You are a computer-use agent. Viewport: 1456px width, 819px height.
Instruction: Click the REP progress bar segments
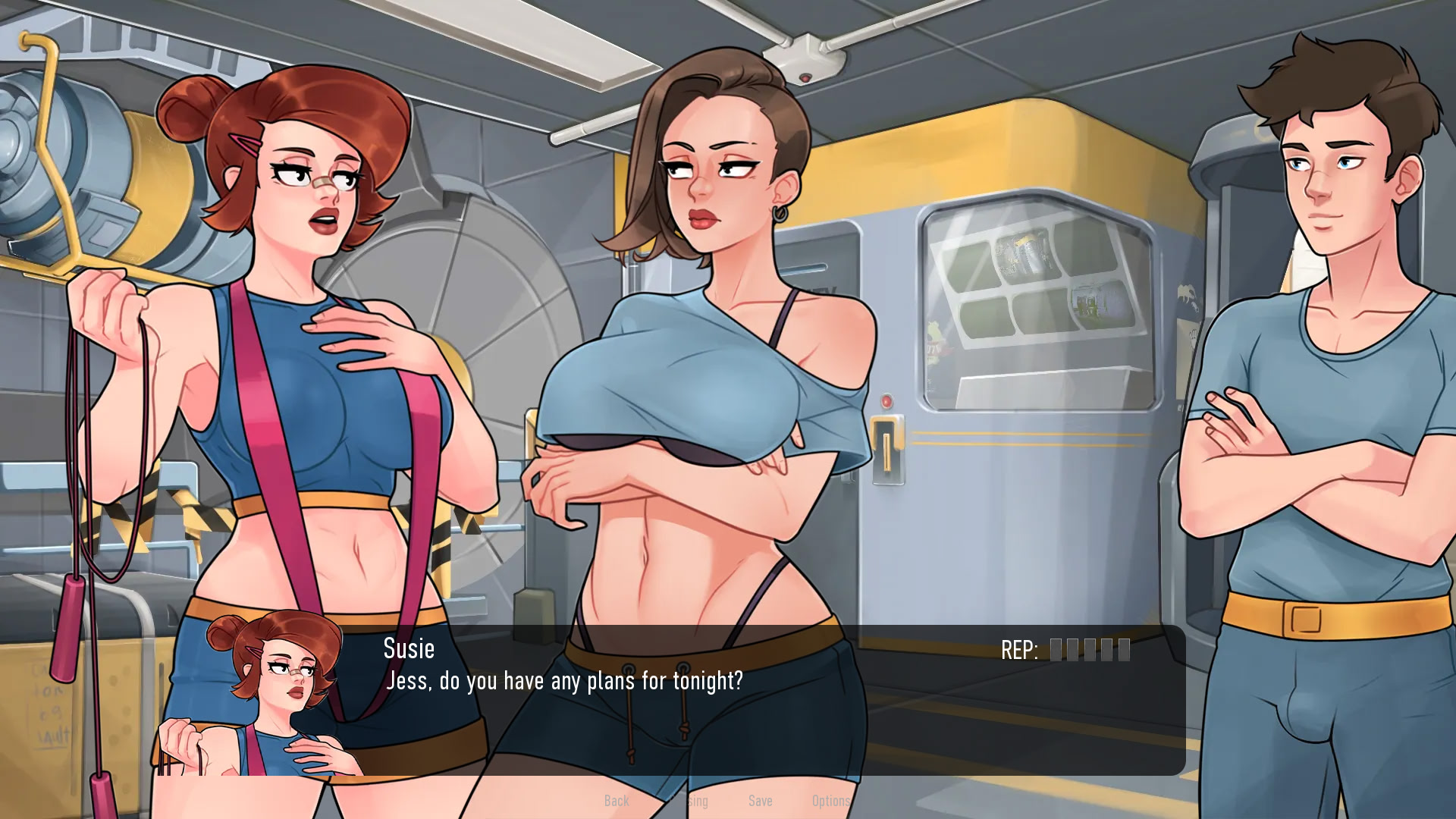[1088, 650]
